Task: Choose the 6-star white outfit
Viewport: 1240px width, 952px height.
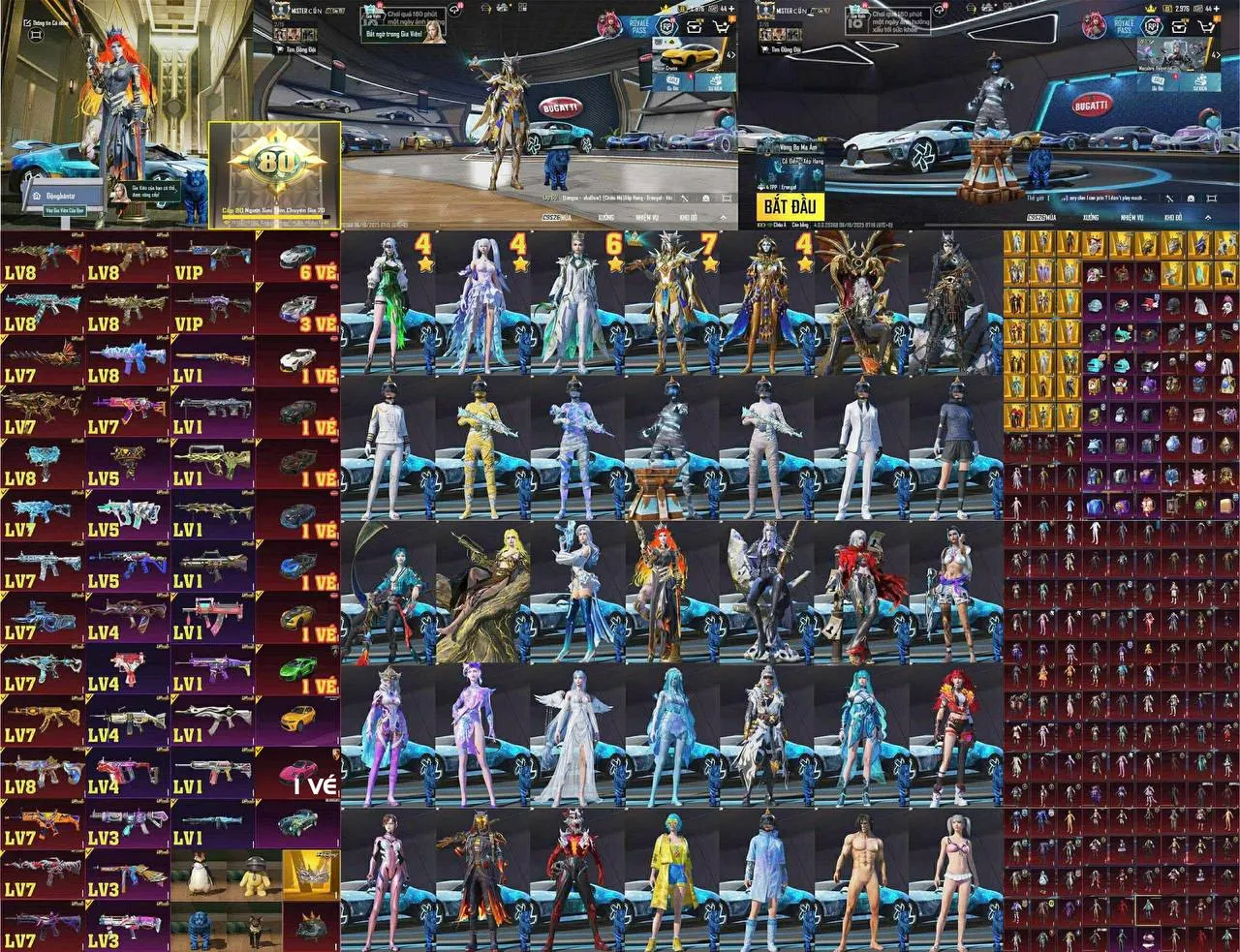Action: [x=577, y=302]
